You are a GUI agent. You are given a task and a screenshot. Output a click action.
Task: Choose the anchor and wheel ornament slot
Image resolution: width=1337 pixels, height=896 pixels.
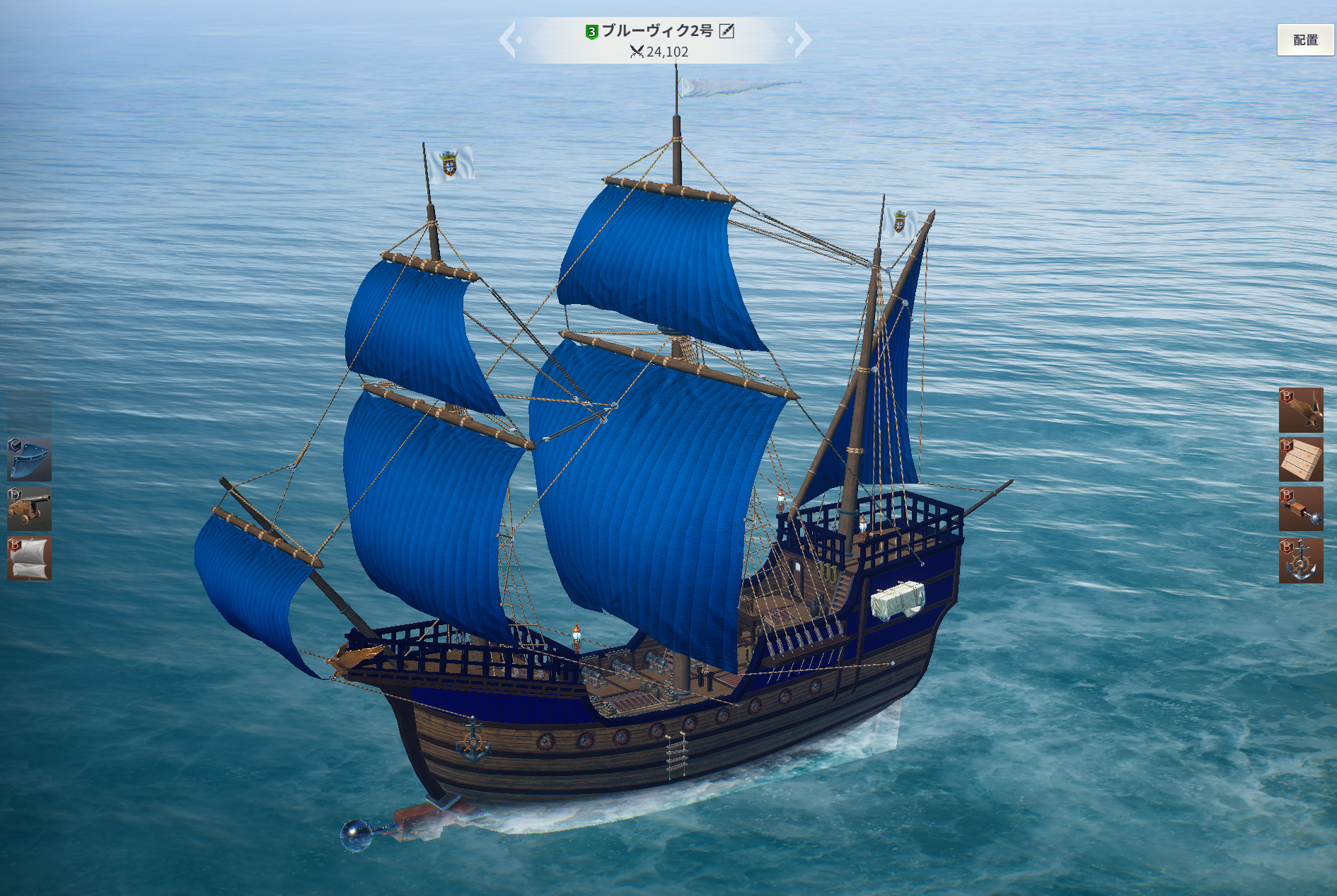pyautogui.click(x=1300, y=560)
